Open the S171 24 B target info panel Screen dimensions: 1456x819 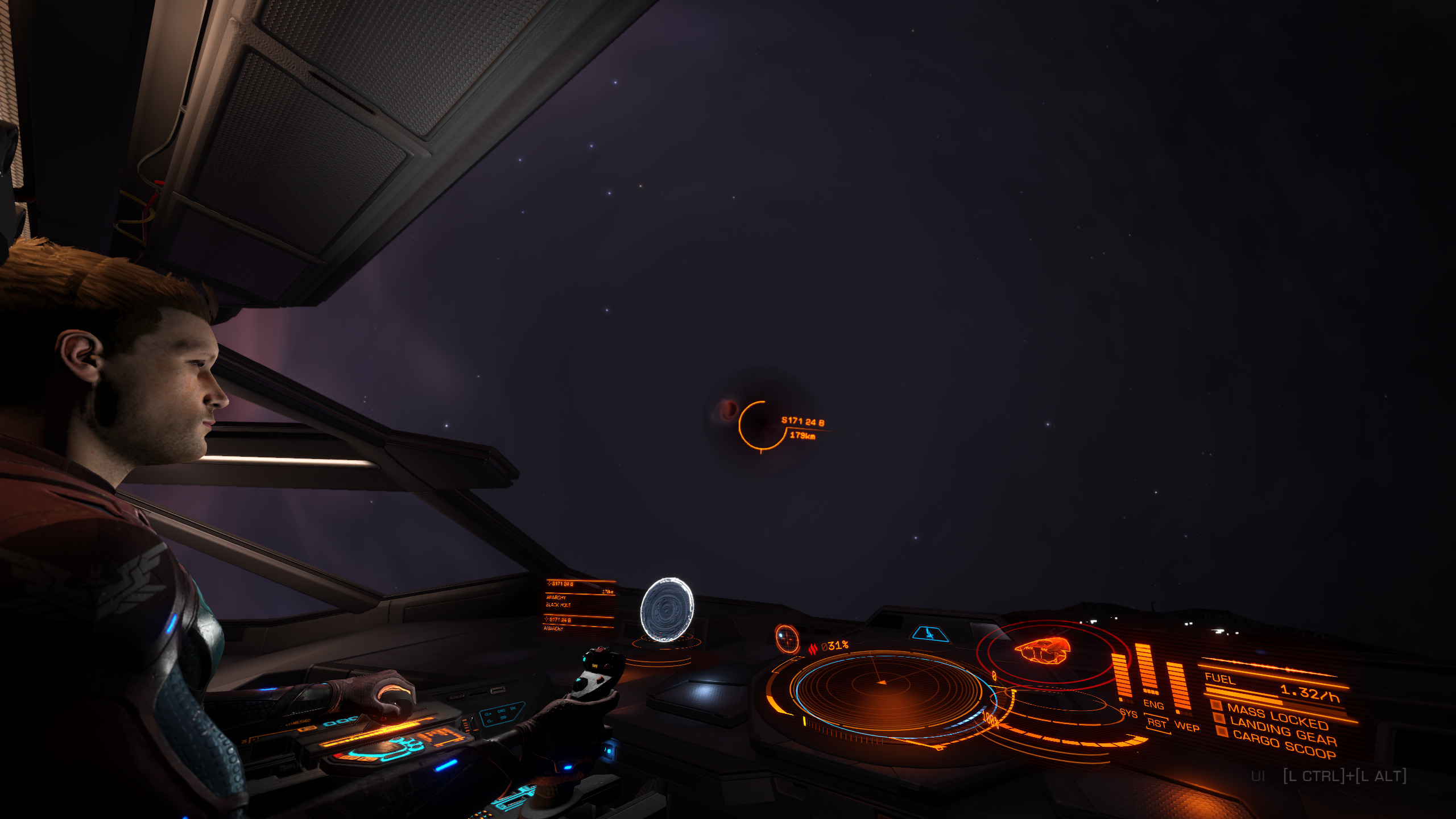580,605
